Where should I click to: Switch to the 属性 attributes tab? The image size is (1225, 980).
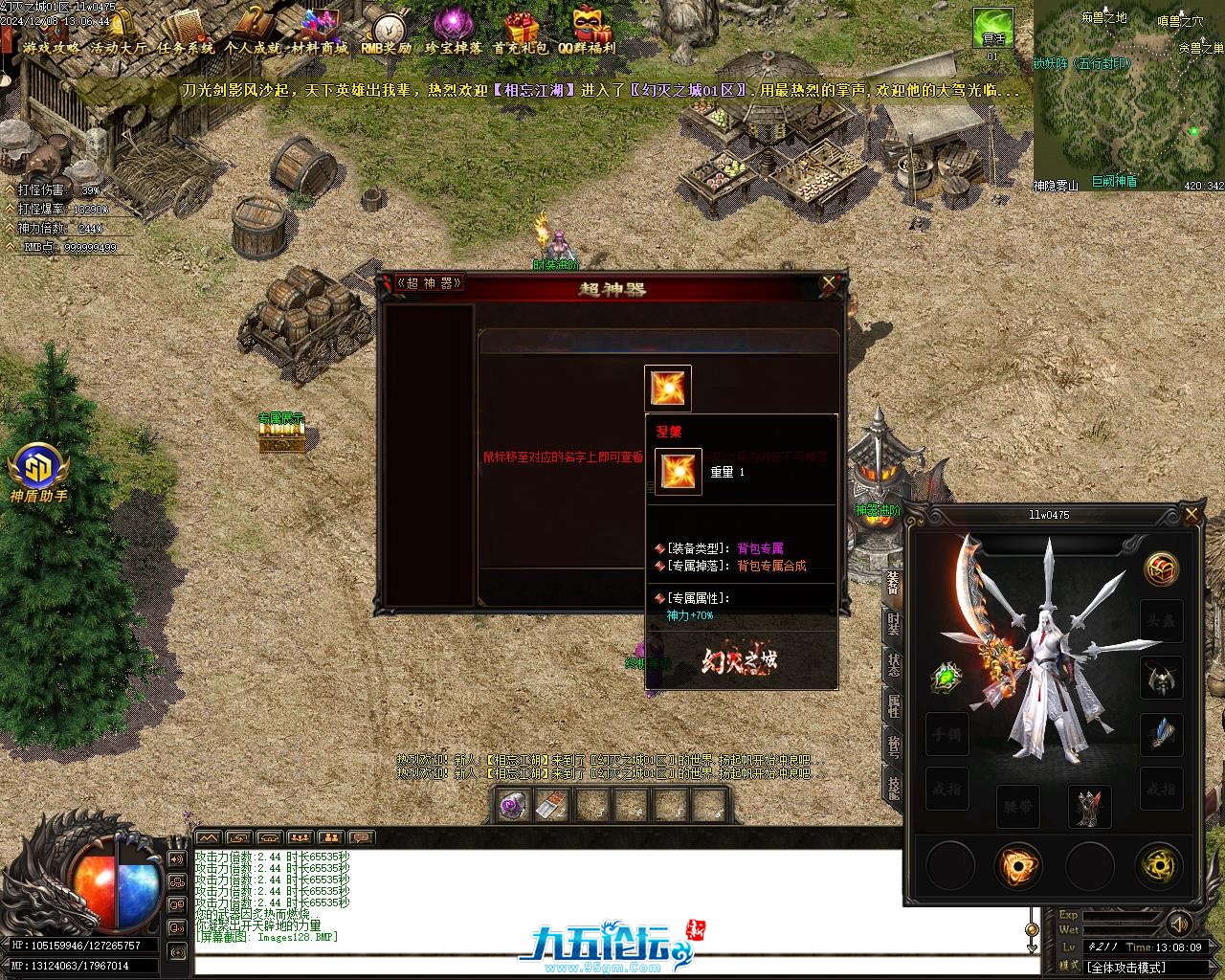(x=892, y=706)
